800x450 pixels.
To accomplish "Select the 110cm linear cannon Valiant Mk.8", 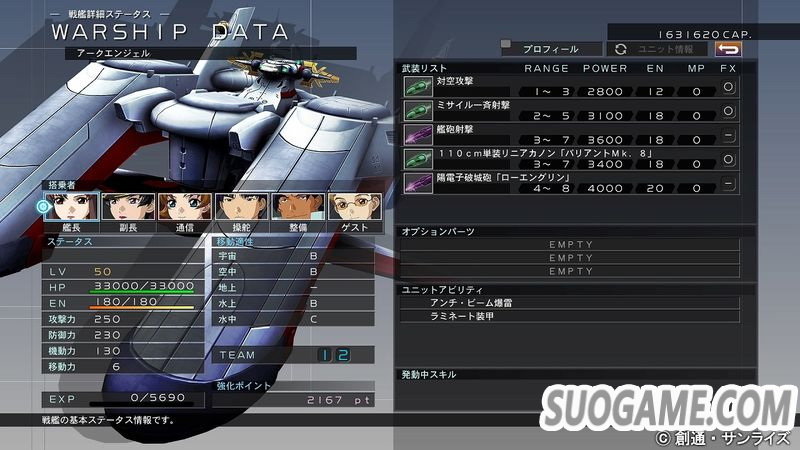I will 570,159.
